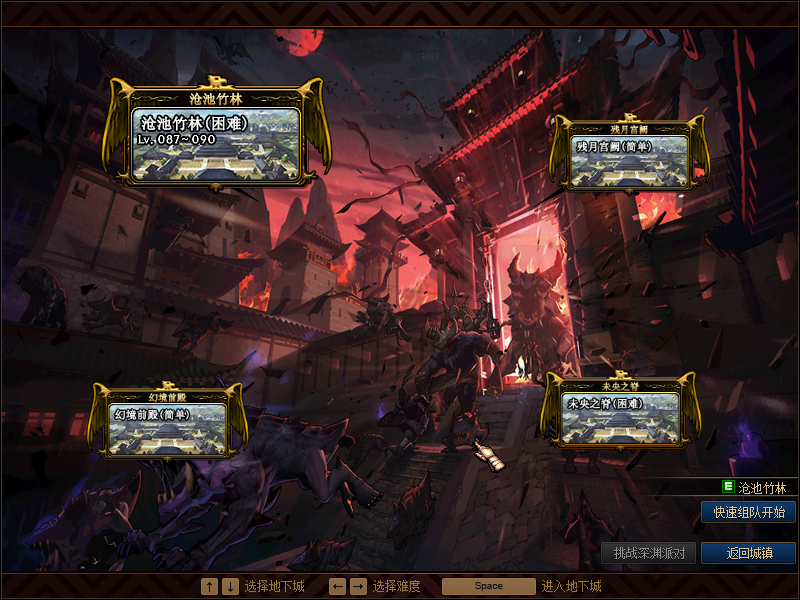Screen dimensions: 800x600
Task: Select the 沧池竹林 (困难) dungeon tile
Action: point(216,143)
